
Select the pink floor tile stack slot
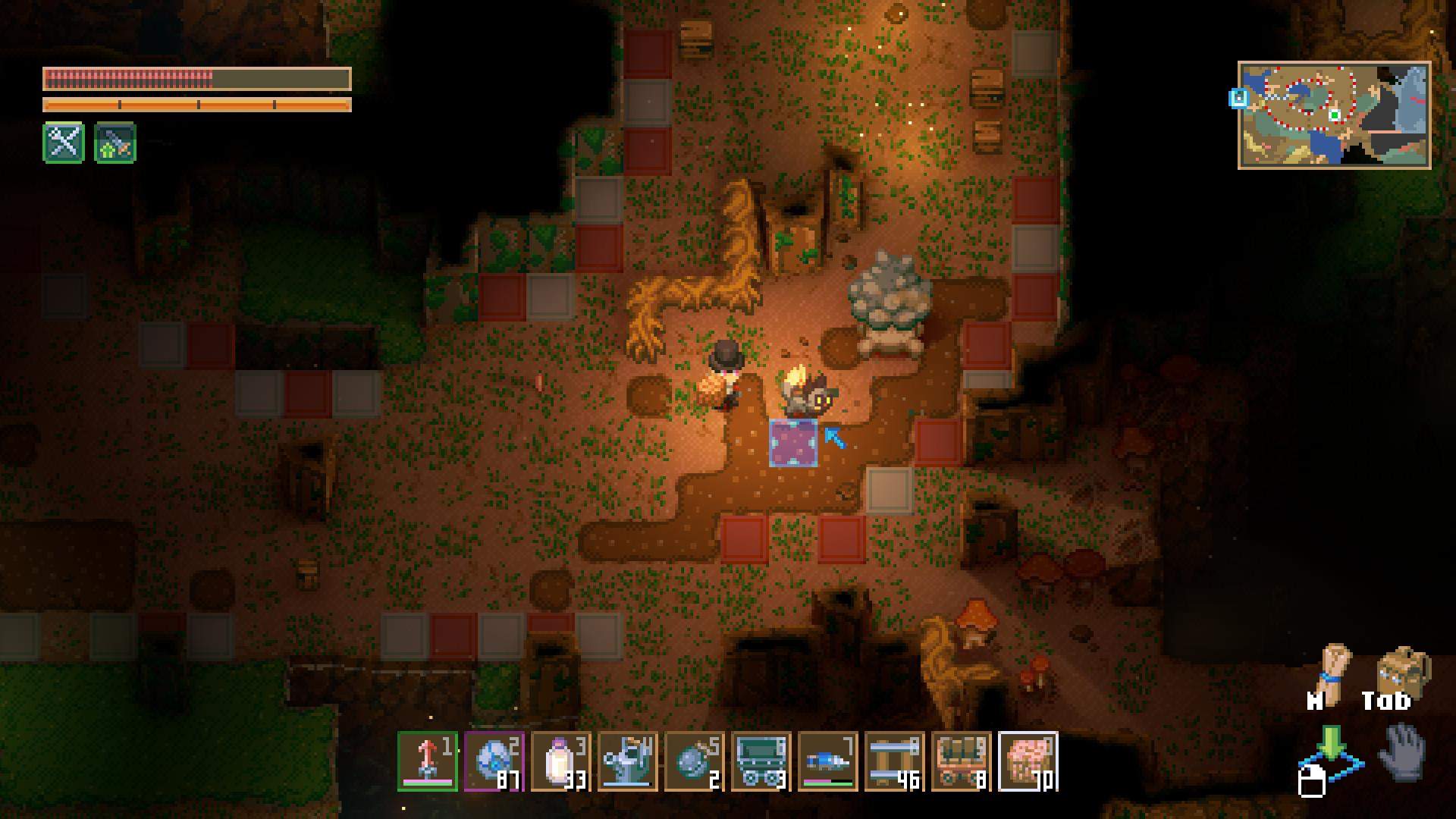click(1028, 761)
